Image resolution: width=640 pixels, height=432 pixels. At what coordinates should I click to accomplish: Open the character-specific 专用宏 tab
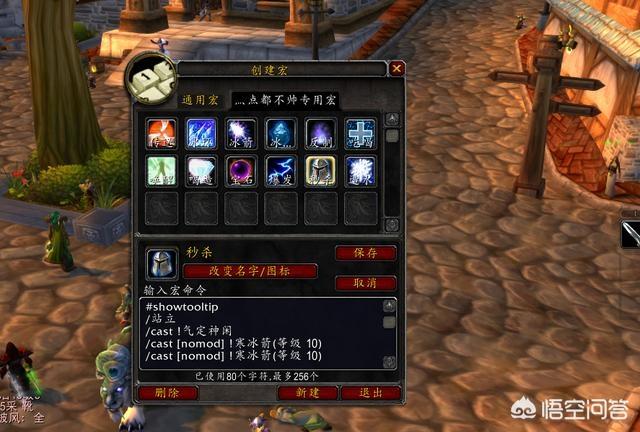tap(286, 101)
